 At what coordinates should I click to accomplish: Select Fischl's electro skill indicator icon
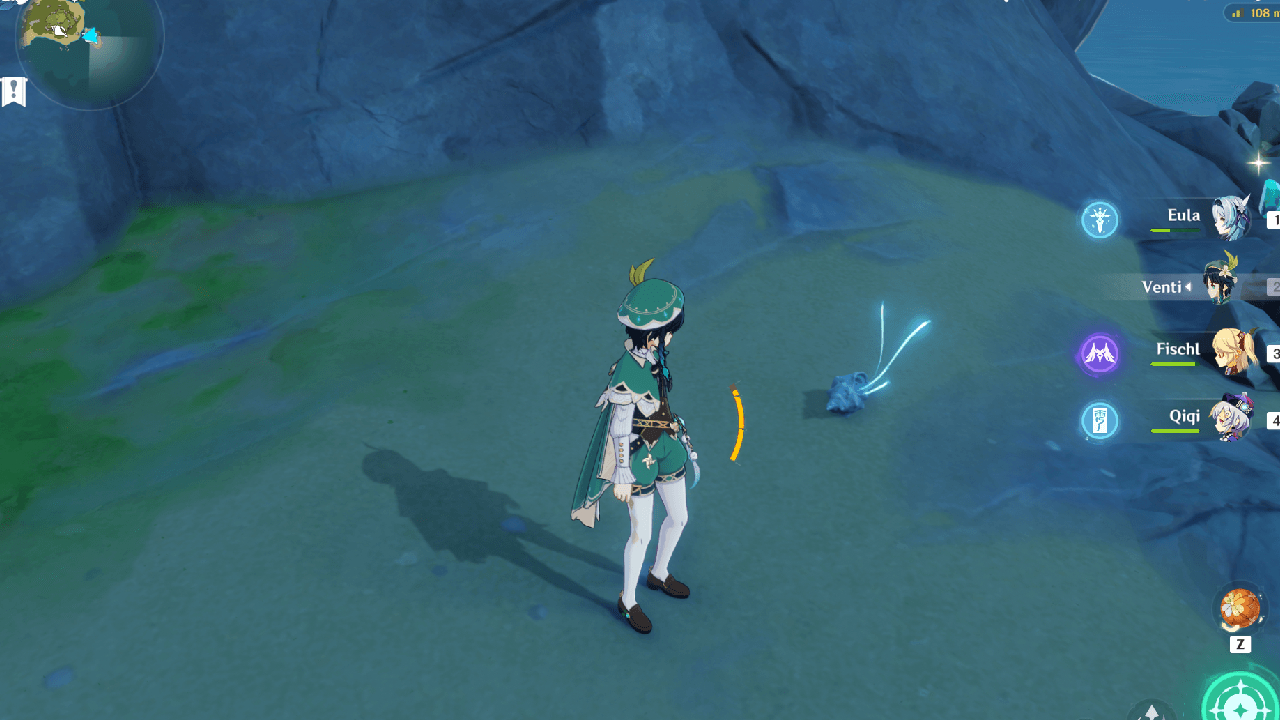click(x=1098, y=354)
